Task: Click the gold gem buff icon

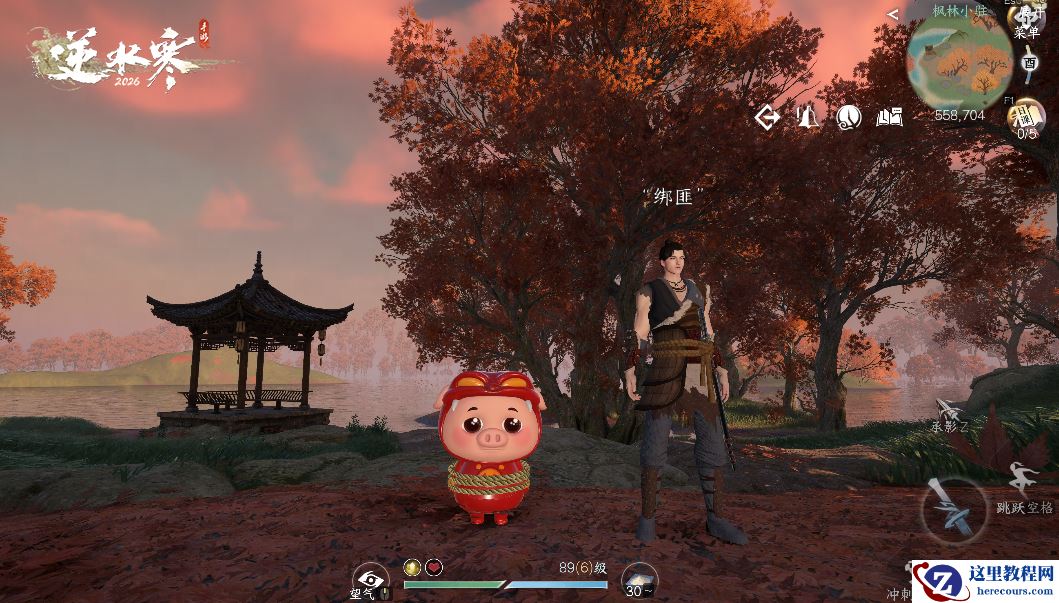Action: (412, 567)
